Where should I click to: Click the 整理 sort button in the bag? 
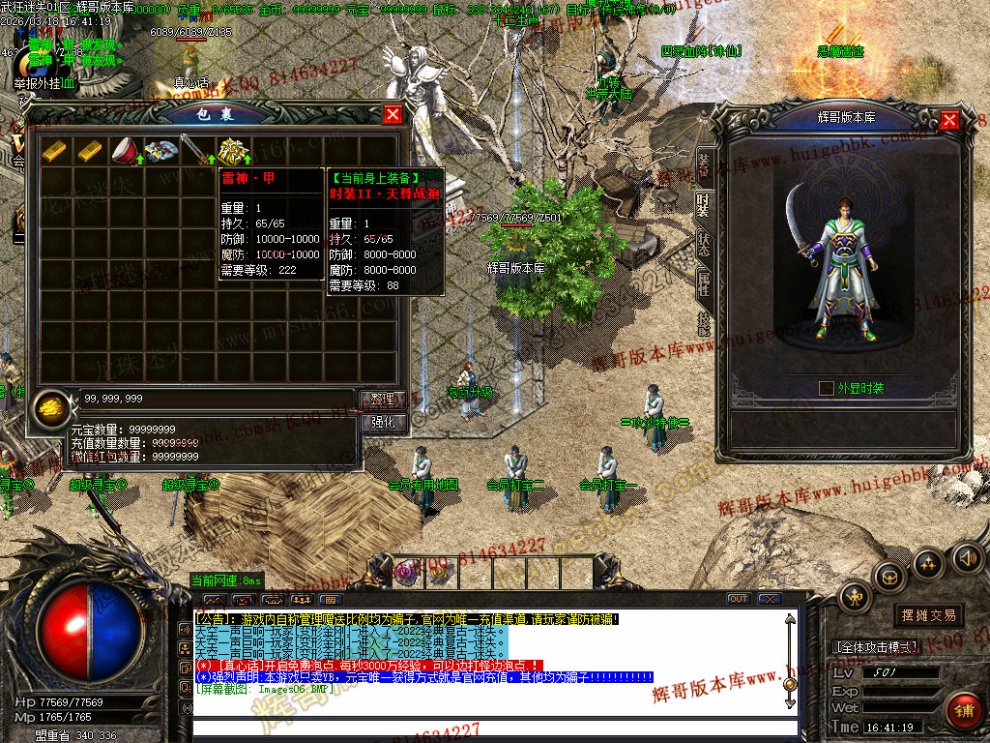pos(382,399)
